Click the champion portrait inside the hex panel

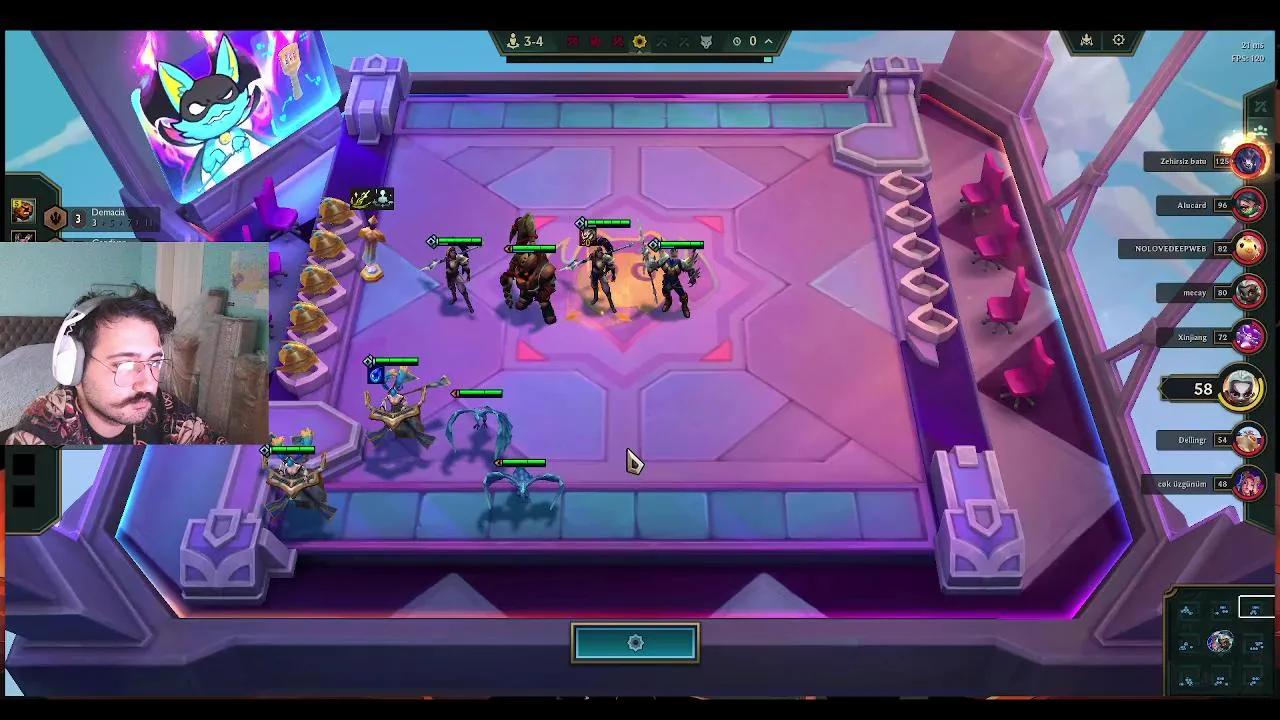coord(1220,642)
